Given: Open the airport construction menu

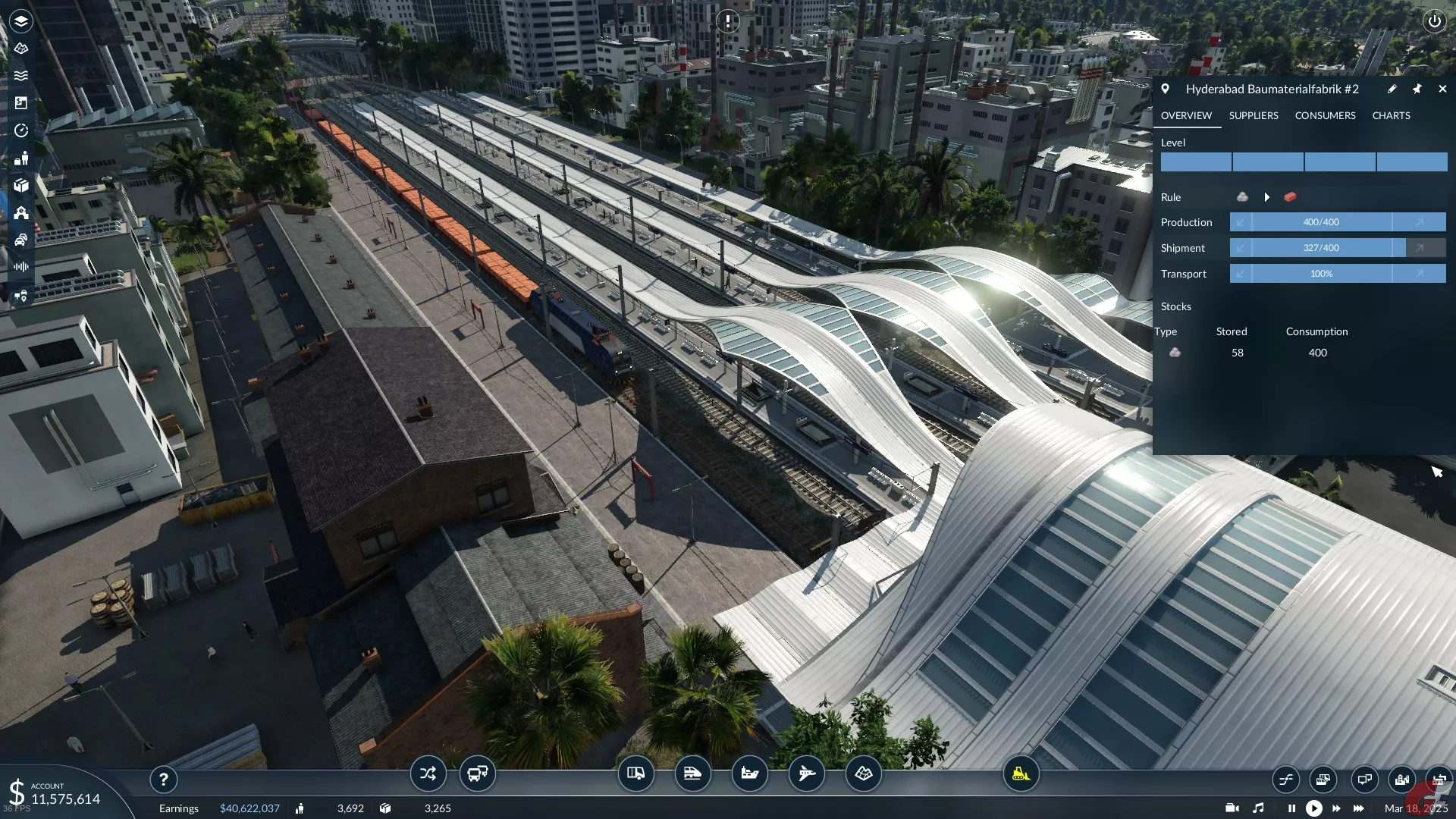Looking at the screenshot, I should coord(806,774).
